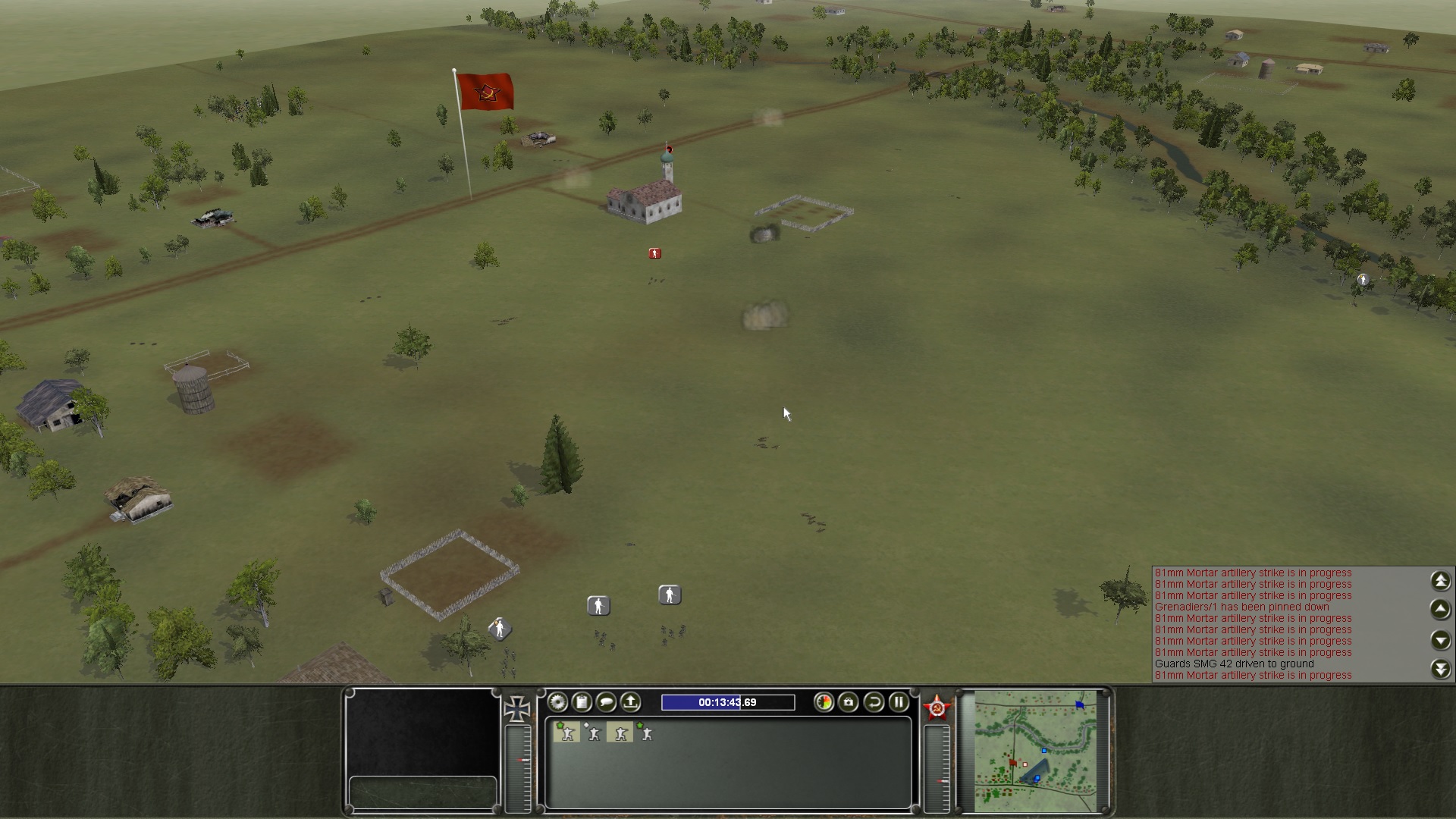Click the speech bubble messages button

pos(606,702)
